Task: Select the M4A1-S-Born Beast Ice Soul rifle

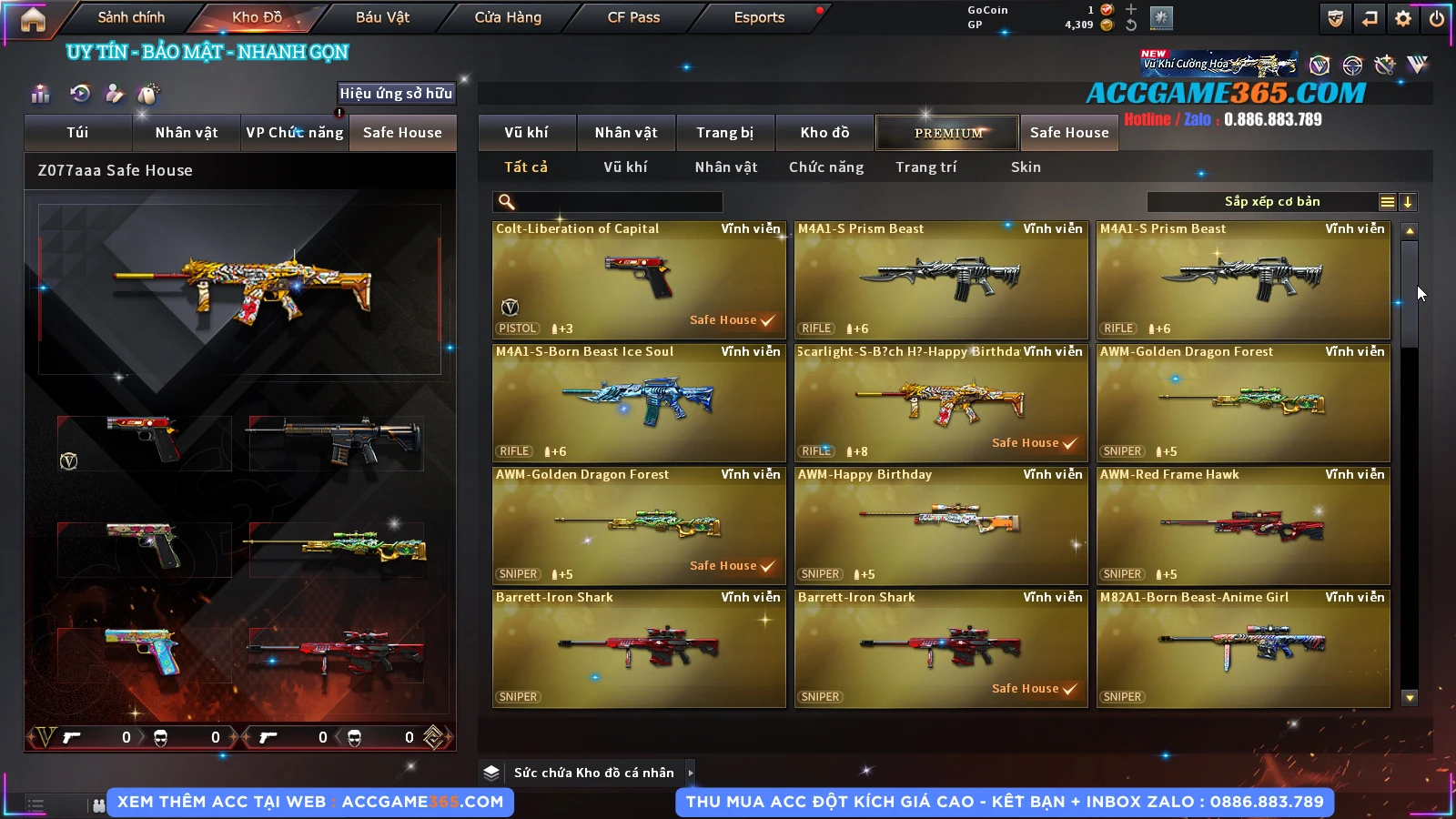Action: tap(639, 402)
